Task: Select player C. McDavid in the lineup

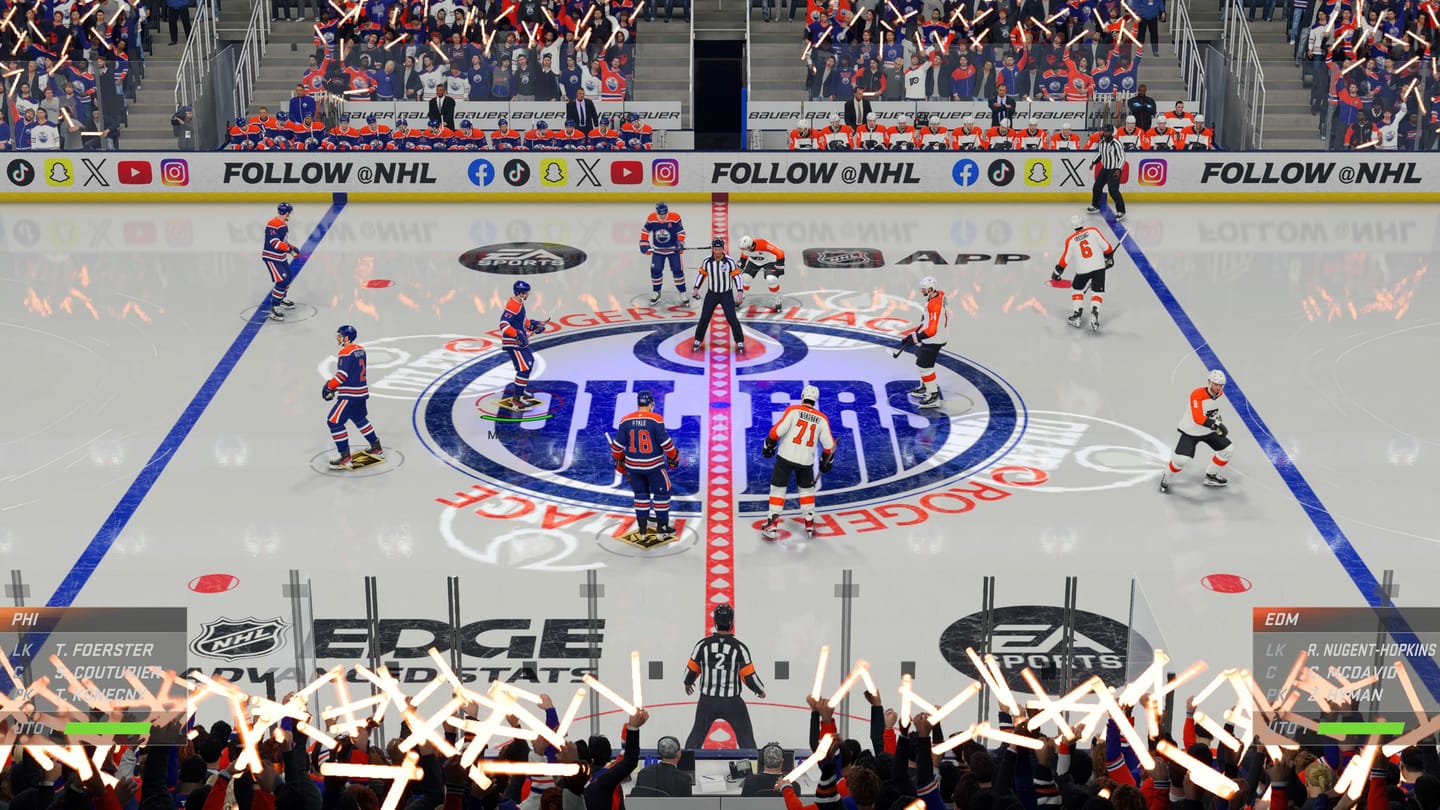Action: click(x=1352, y=673)
